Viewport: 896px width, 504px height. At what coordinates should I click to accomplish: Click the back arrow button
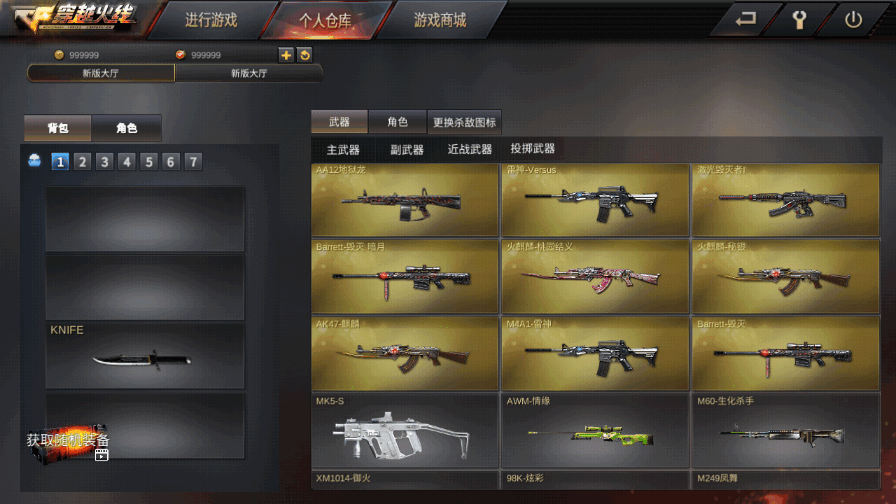[x=745, y=19]
